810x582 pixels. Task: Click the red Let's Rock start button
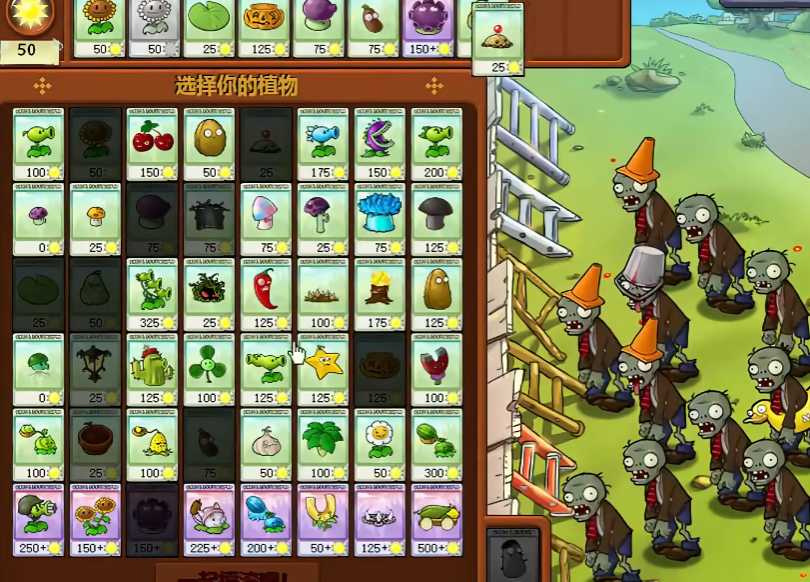pyautogui.click(x=235, y=574)
